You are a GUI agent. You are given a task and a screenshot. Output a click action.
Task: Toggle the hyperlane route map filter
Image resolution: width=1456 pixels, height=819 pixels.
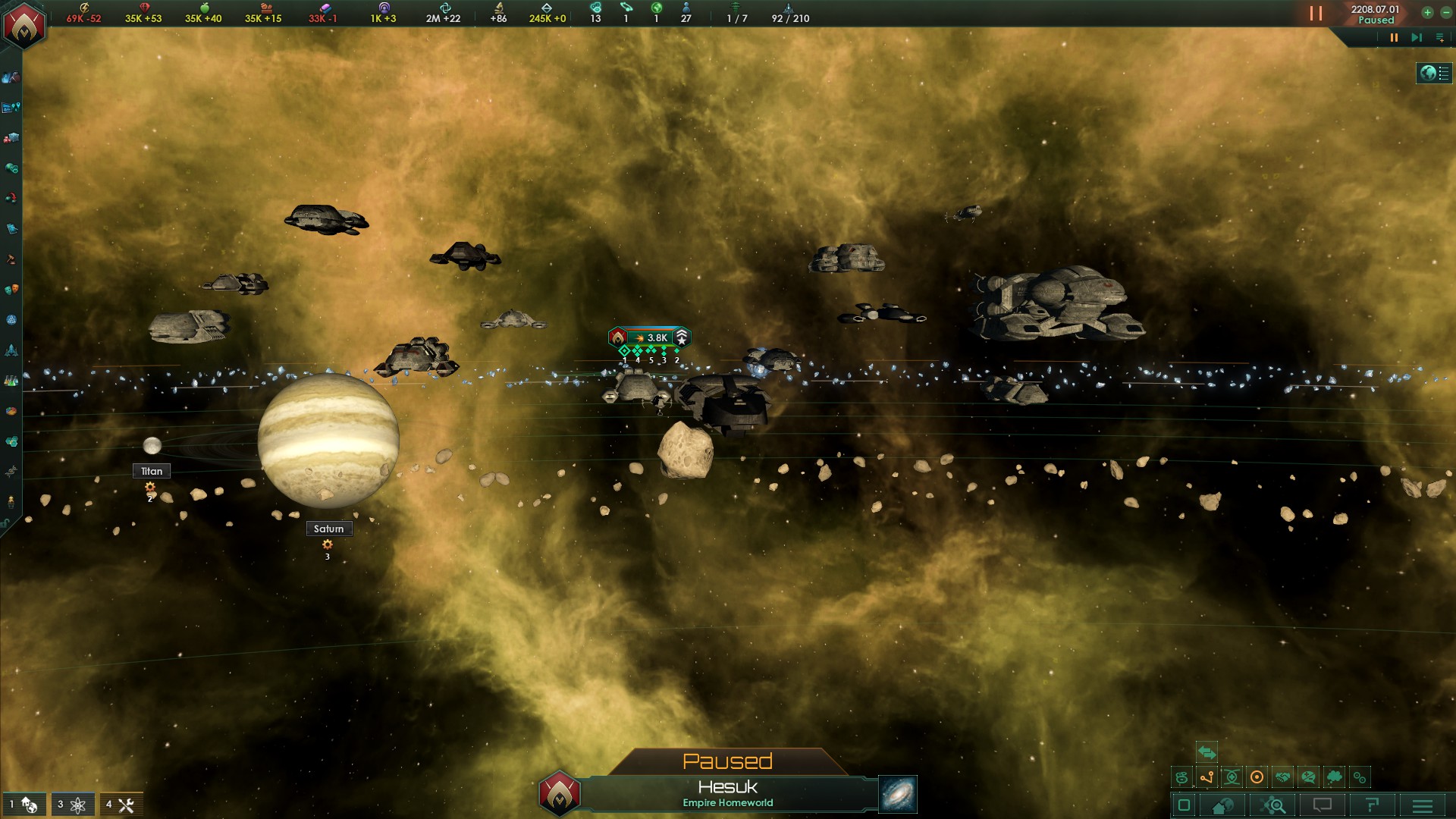click(1207, 777)
